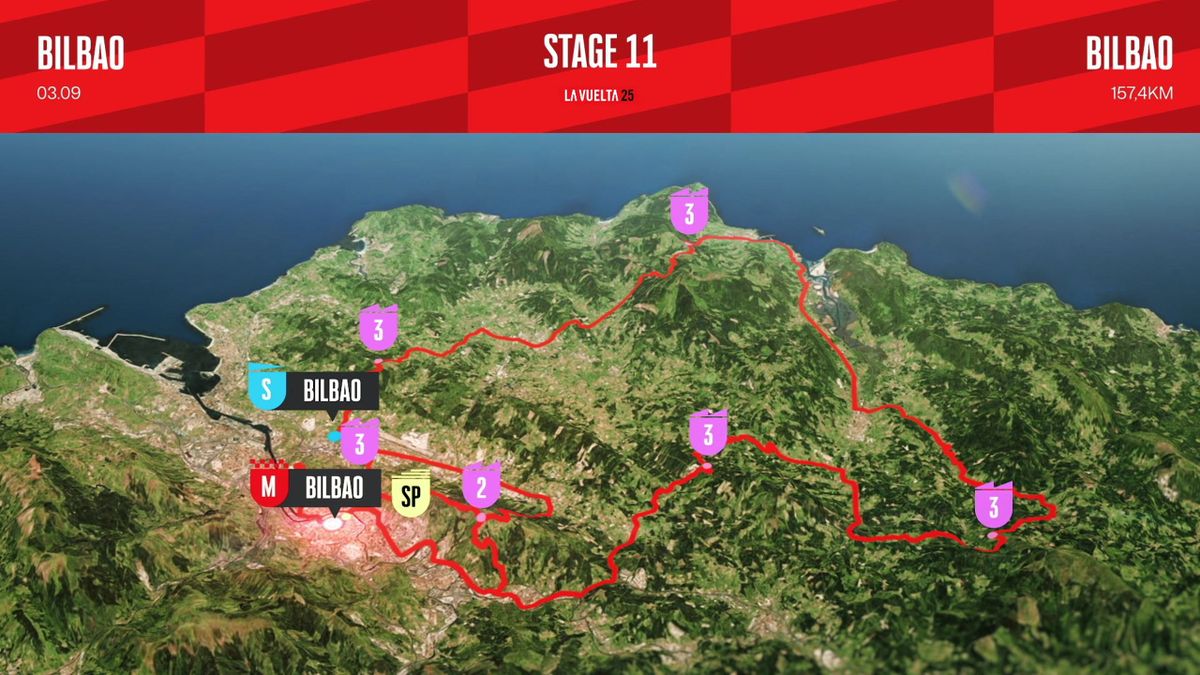
Task: Click the yellow SP sprint marker
Action: coord(411,493)
